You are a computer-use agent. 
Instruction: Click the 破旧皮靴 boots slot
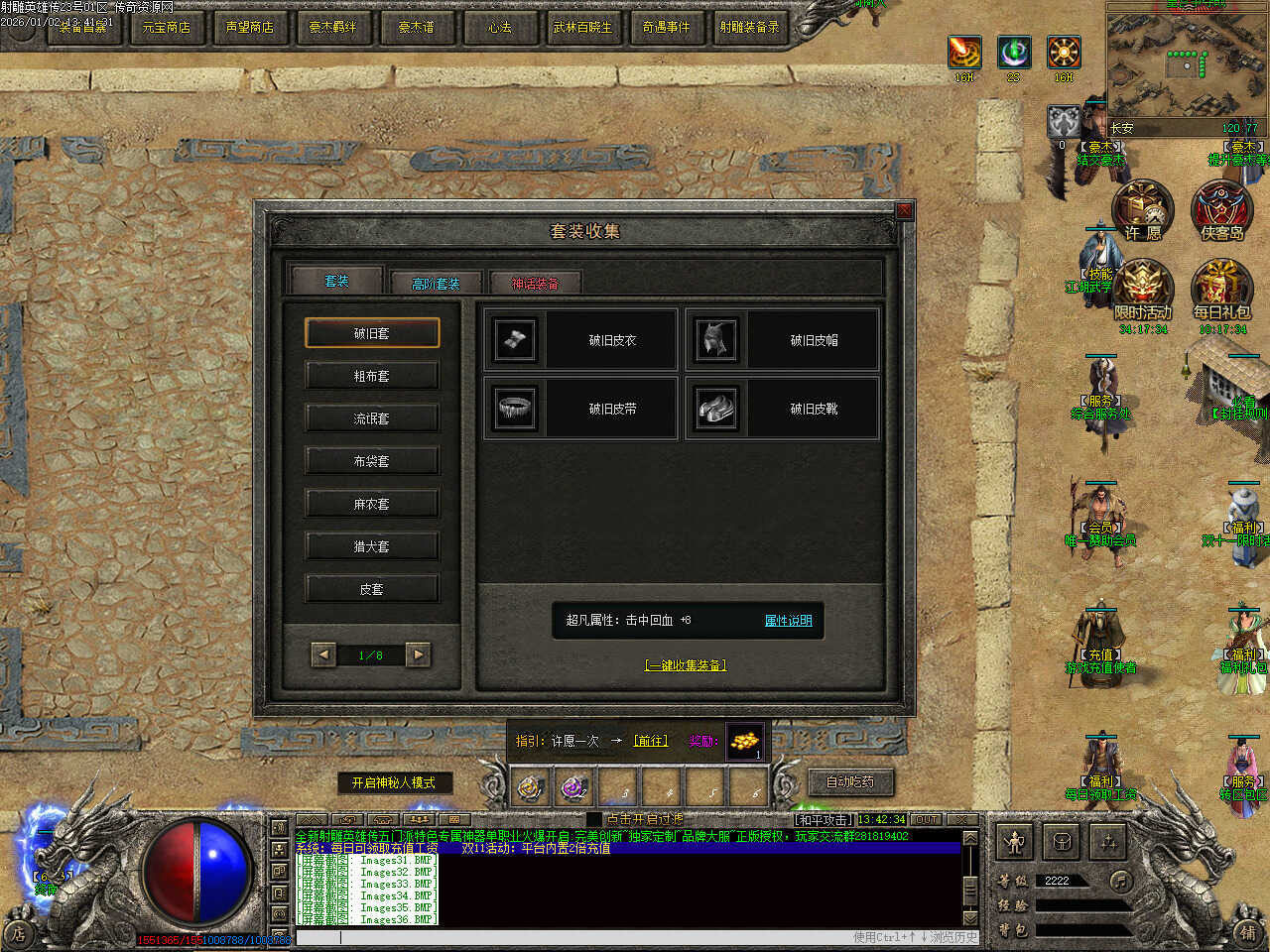tap(782, 409)
